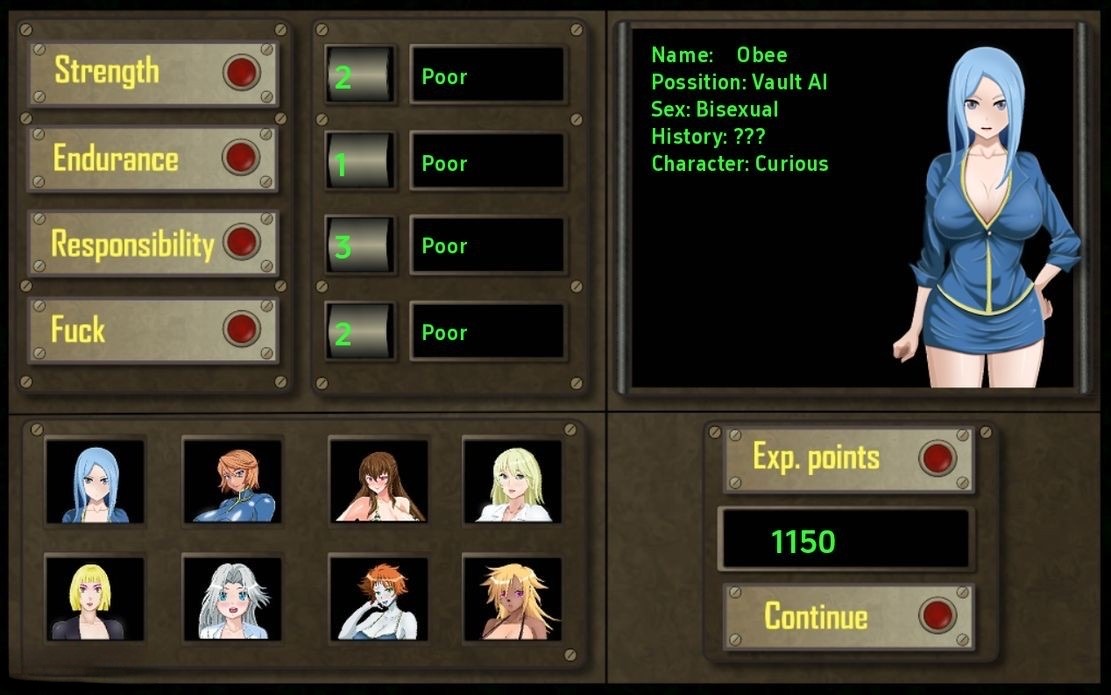Pick the silver-haired character portrait

232,599
